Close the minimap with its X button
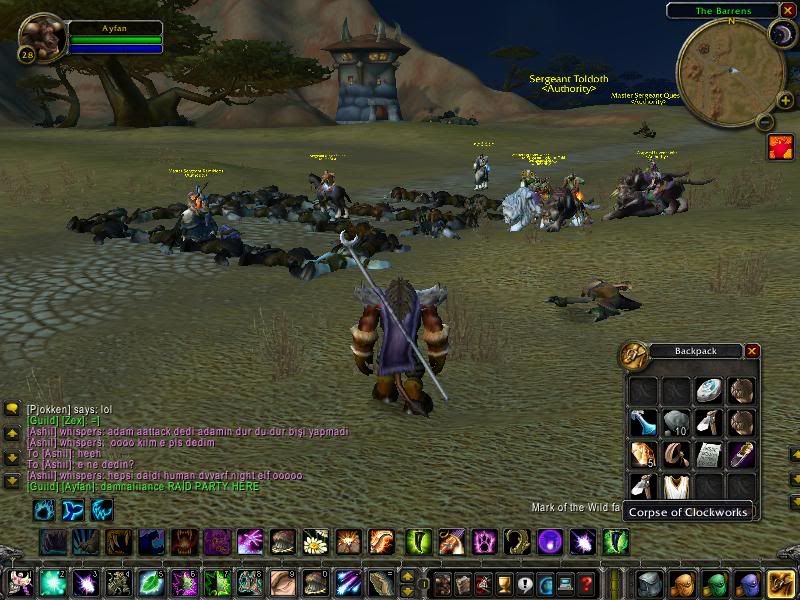This screenshot has width=800, height=600. [x=788, y=10]
